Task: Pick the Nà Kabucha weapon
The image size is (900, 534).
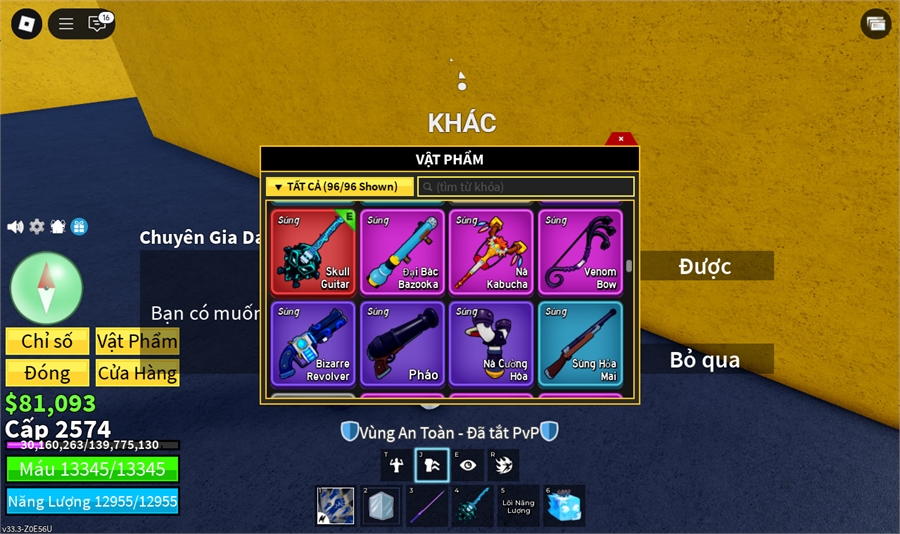Action: click(x=489, y=252)
